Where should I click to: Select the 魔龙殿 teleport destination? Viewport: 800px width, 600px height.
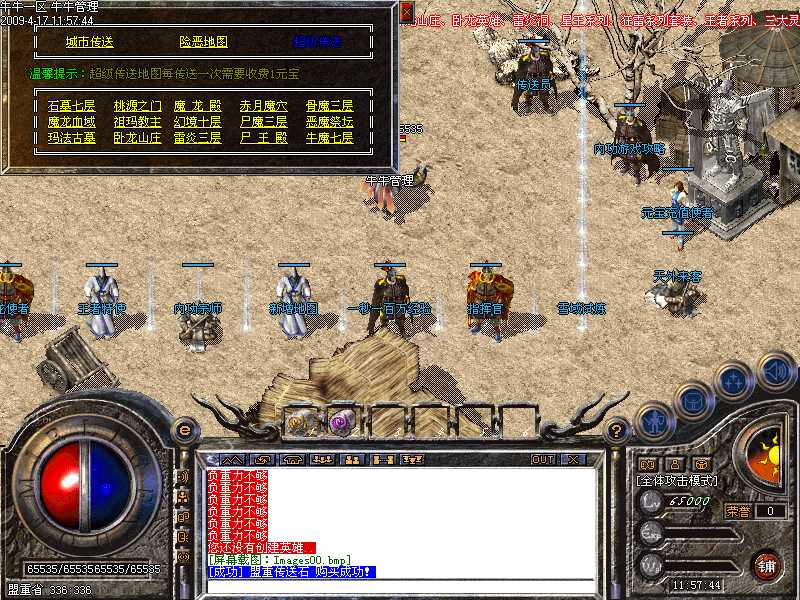(197, 106)
